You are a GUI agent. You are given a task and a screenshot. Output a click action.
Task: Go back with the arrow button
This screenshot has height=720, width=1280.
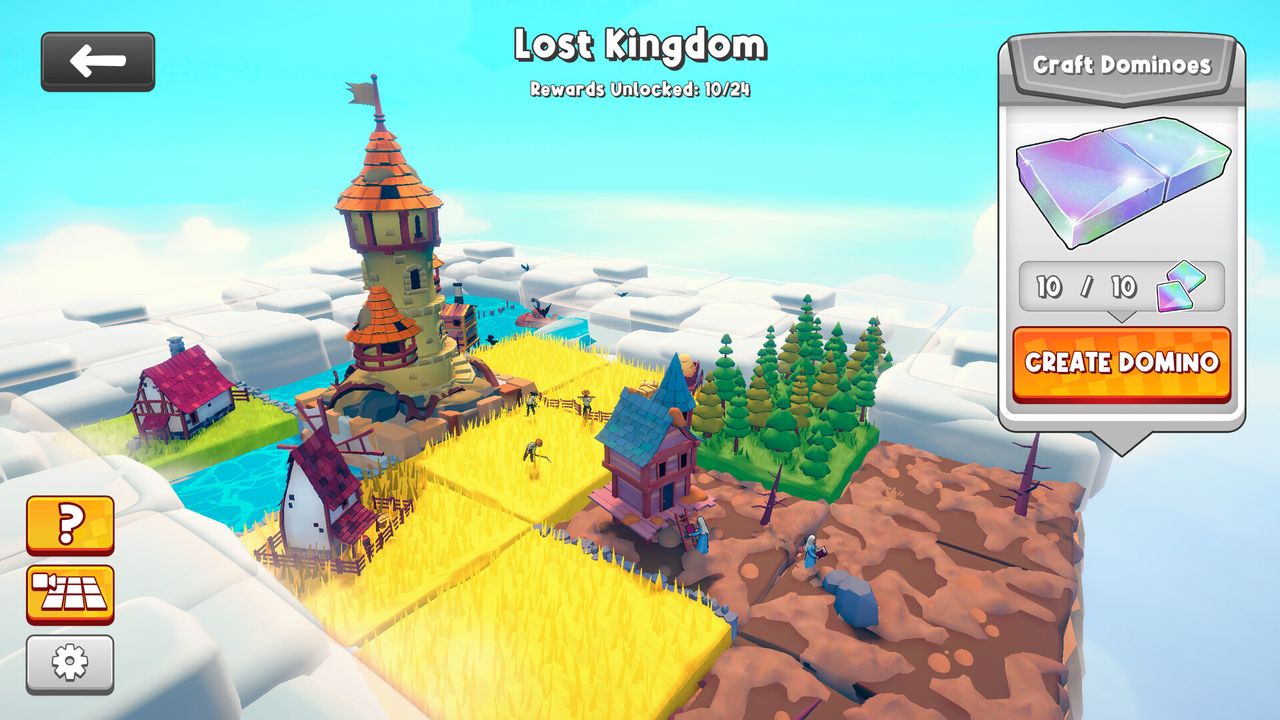click(x=98, y=62)
